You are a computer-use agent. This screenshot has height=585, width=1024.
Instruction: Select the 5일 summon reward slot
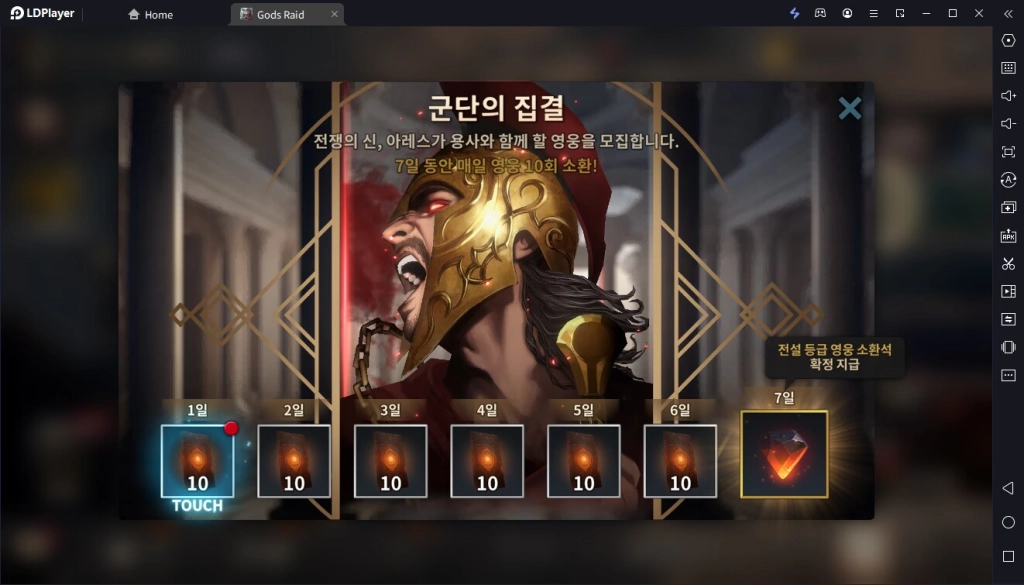pos(584,461)
